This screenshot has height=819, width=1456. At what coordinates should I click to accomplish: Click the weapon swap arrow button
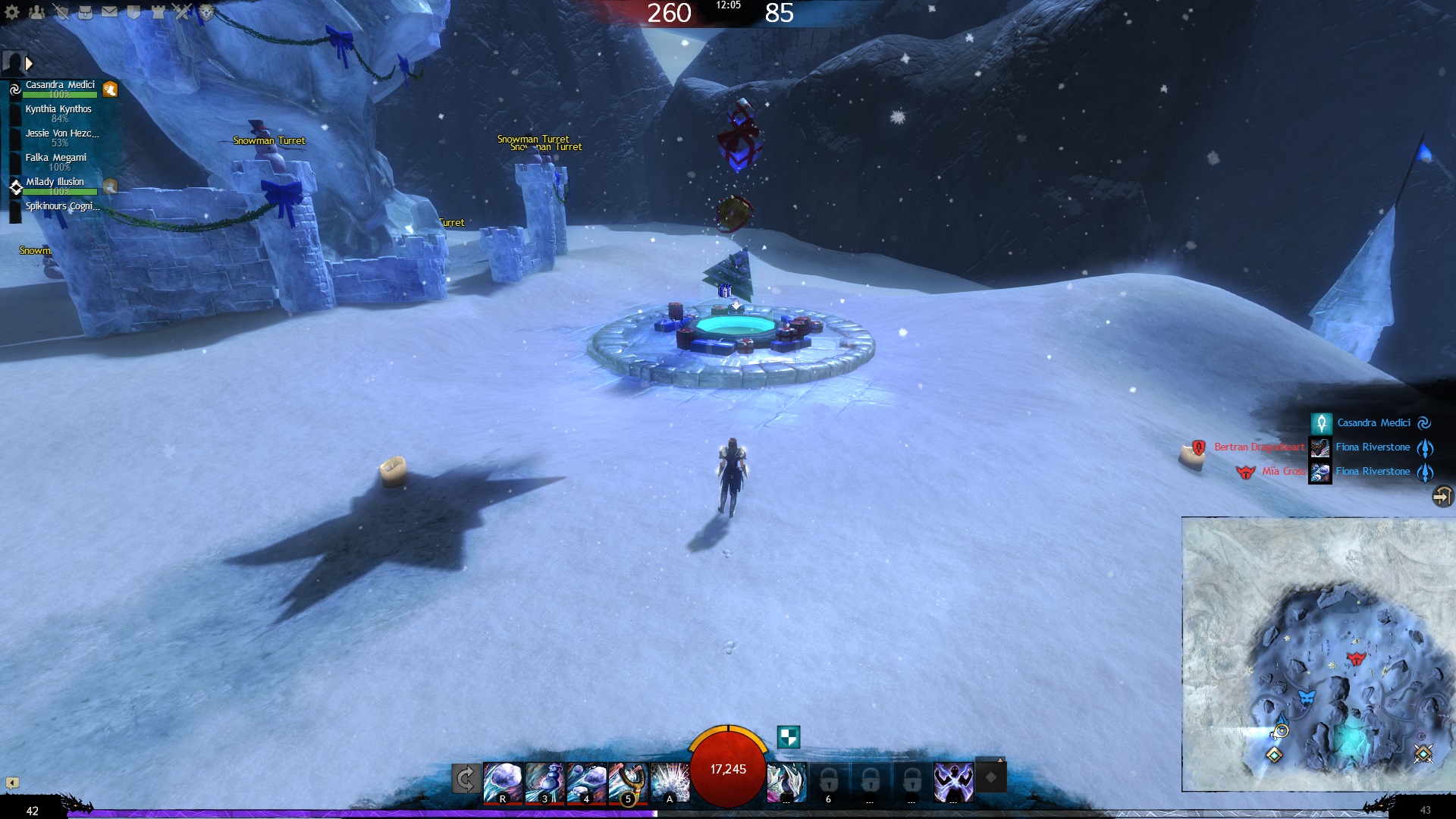[x=466, y=779]
